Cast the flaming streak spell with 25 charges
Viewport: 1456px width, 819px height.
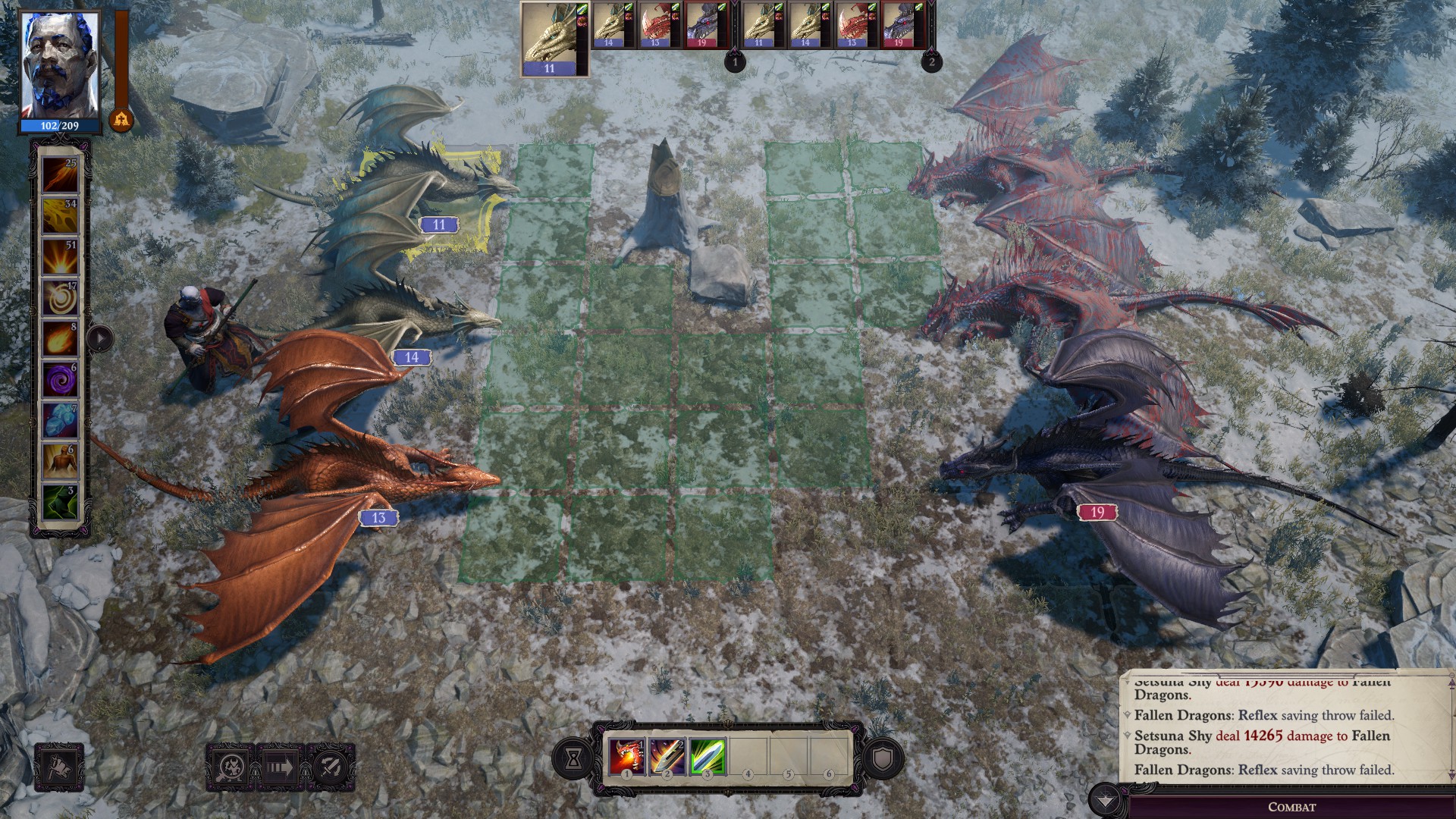(60, 174)
